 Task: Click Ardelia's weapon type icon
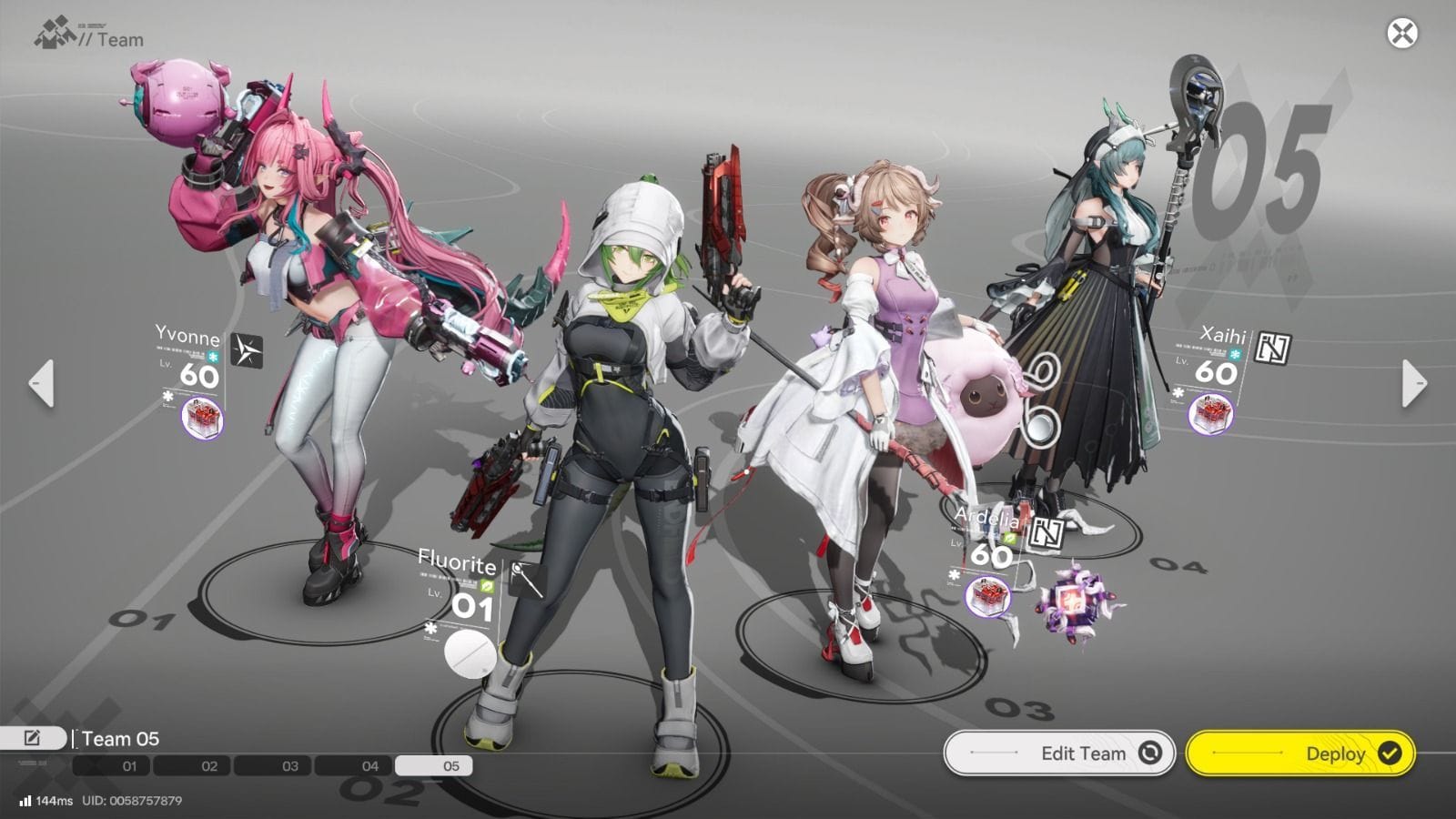1047,533
